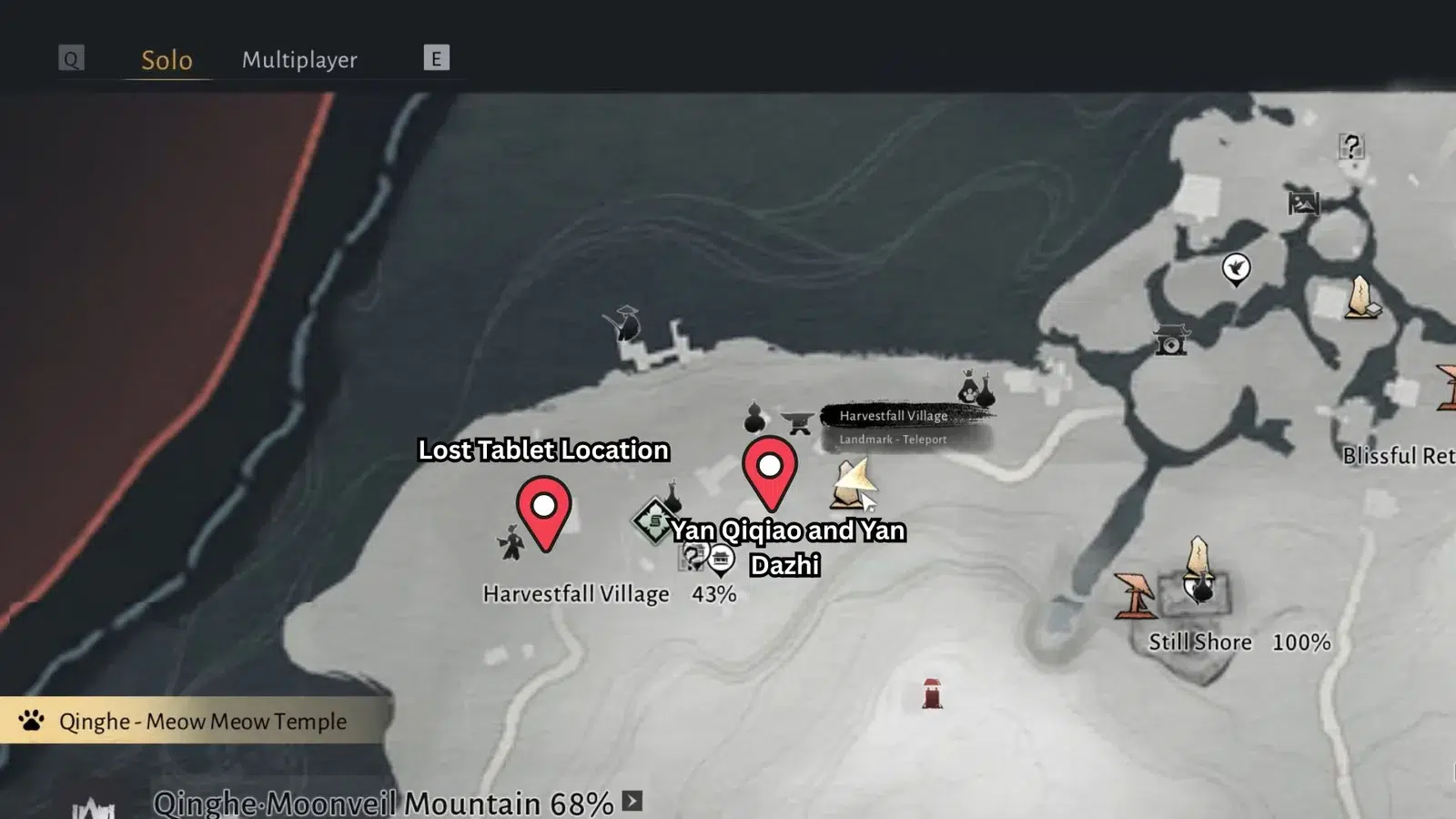Click the question mark marker on the island

click(1351, 146)
